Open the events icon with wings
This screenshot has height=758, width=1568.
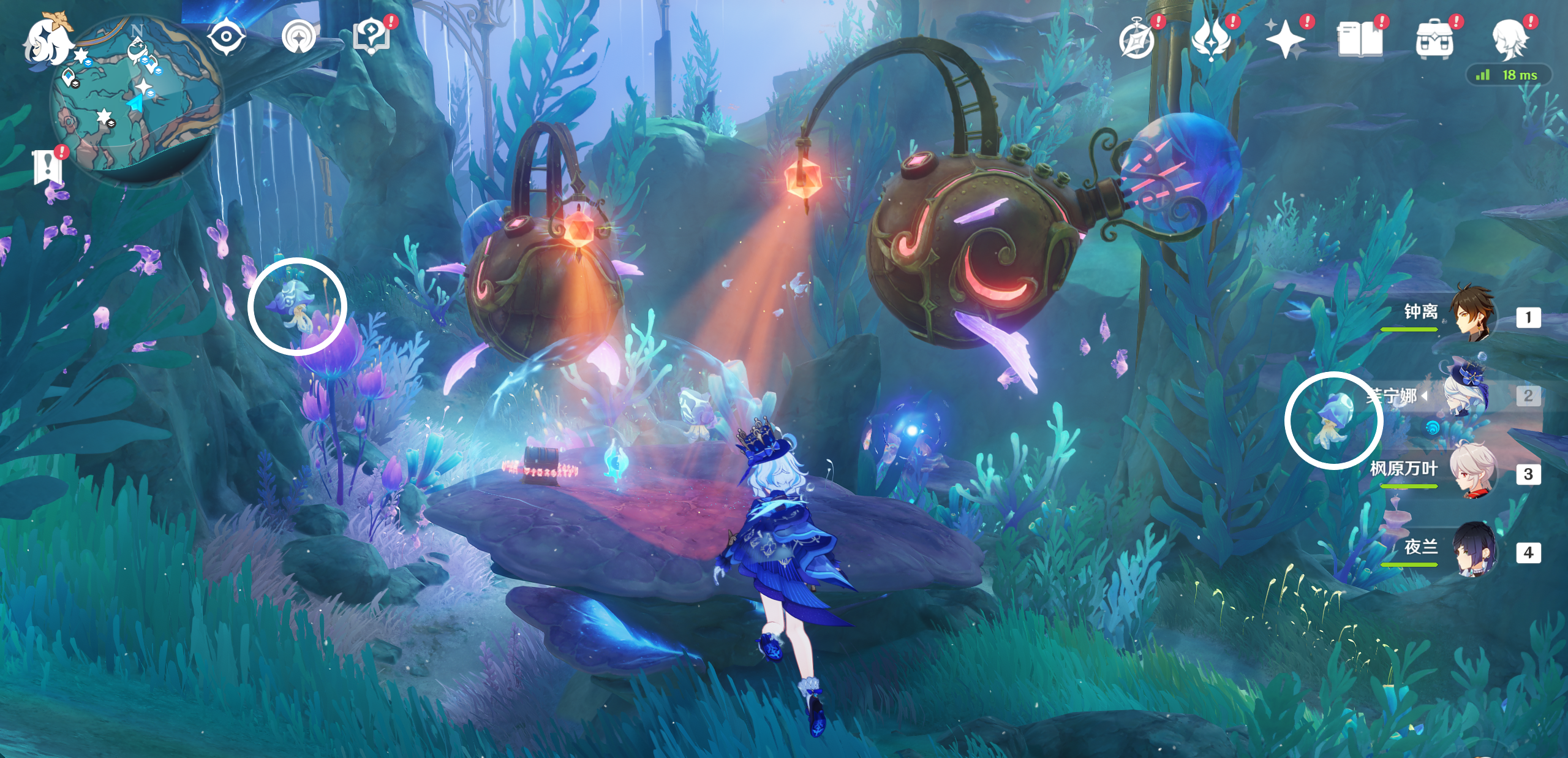pos(1211,39)
